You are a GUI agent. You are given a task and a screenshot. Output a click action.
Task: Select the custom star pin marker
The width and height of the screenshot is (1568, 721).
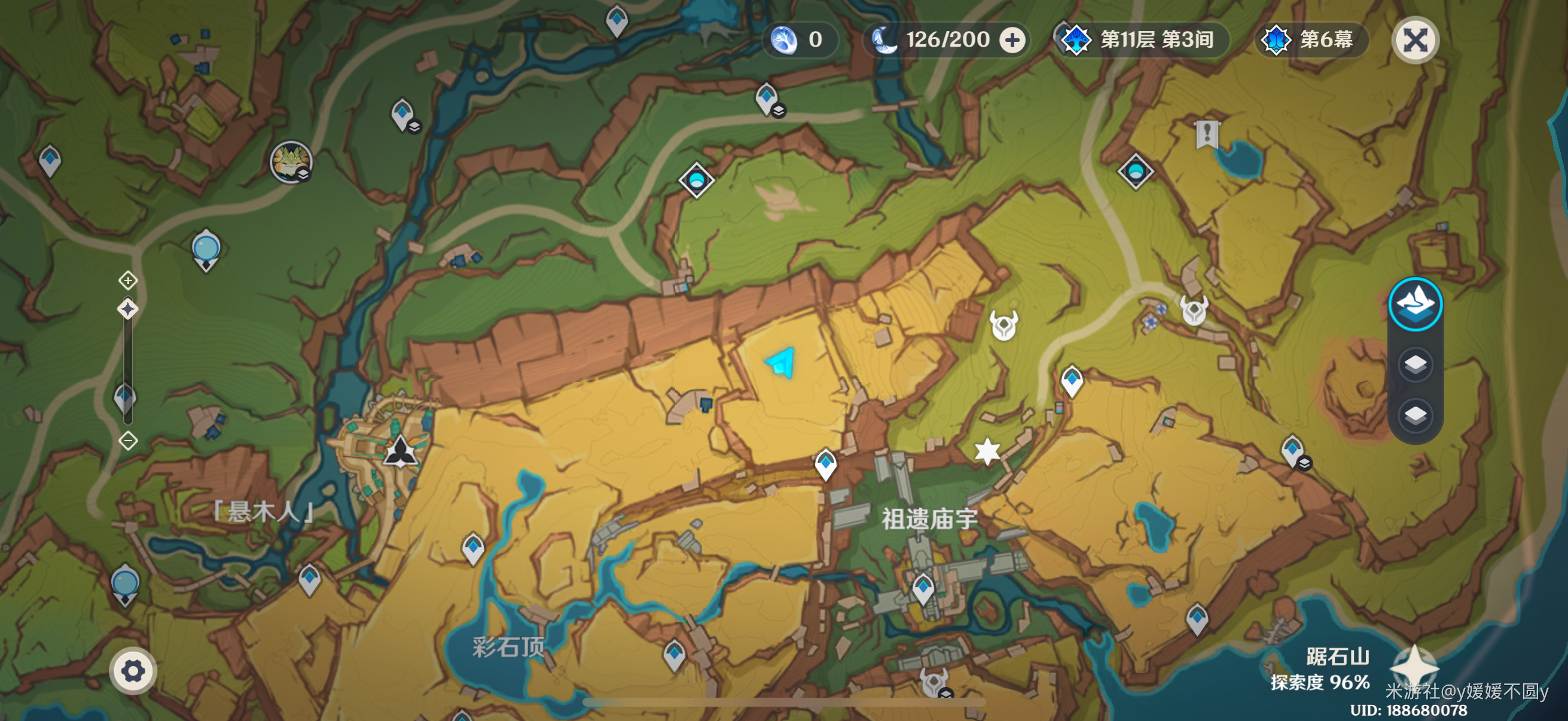point(987,451)
